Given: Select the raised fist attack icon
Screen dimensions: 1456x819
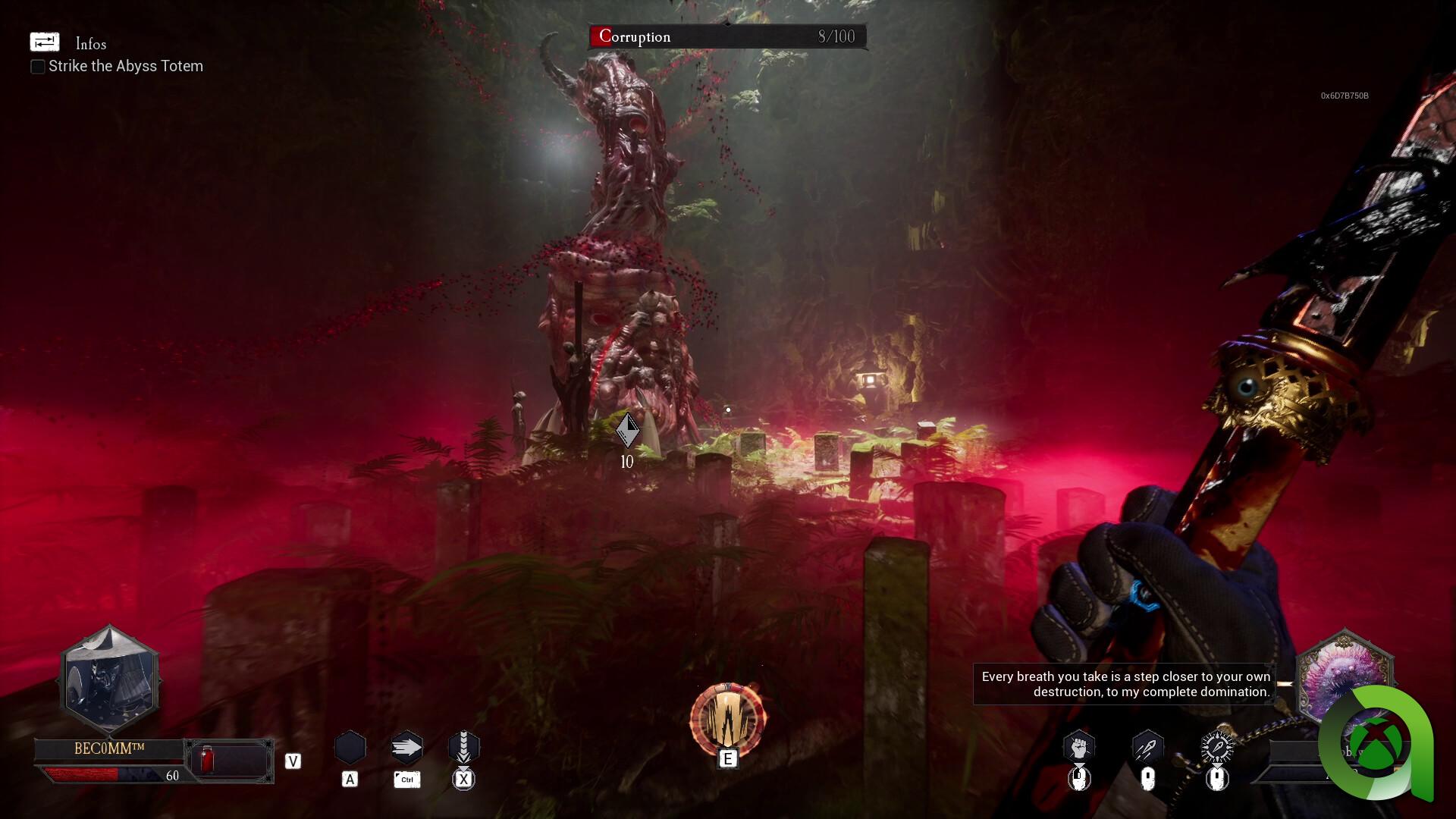Looking at the screenshot, I should [1078, 748].
